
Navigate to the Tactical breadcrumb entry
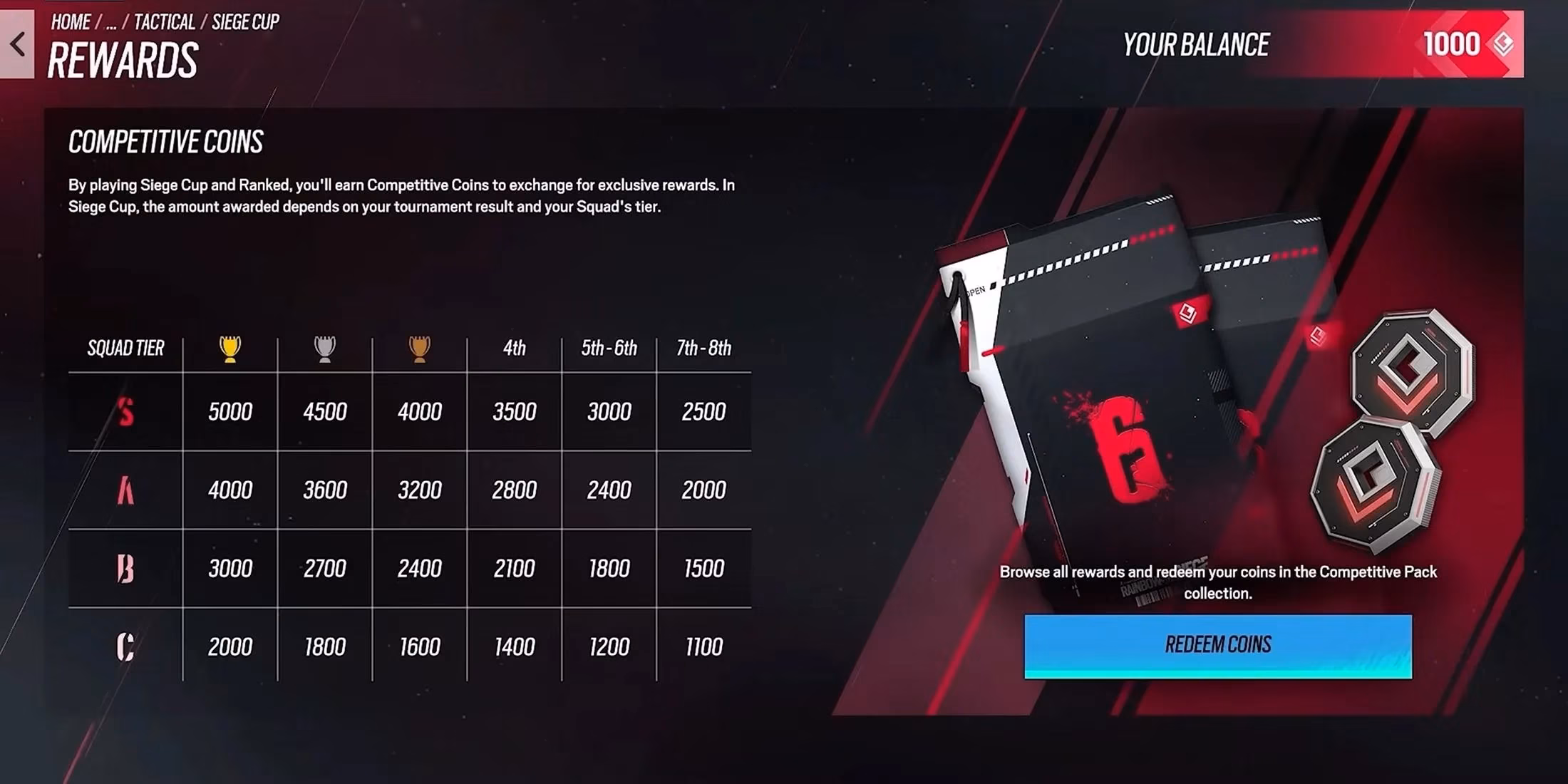click(165, 21)
